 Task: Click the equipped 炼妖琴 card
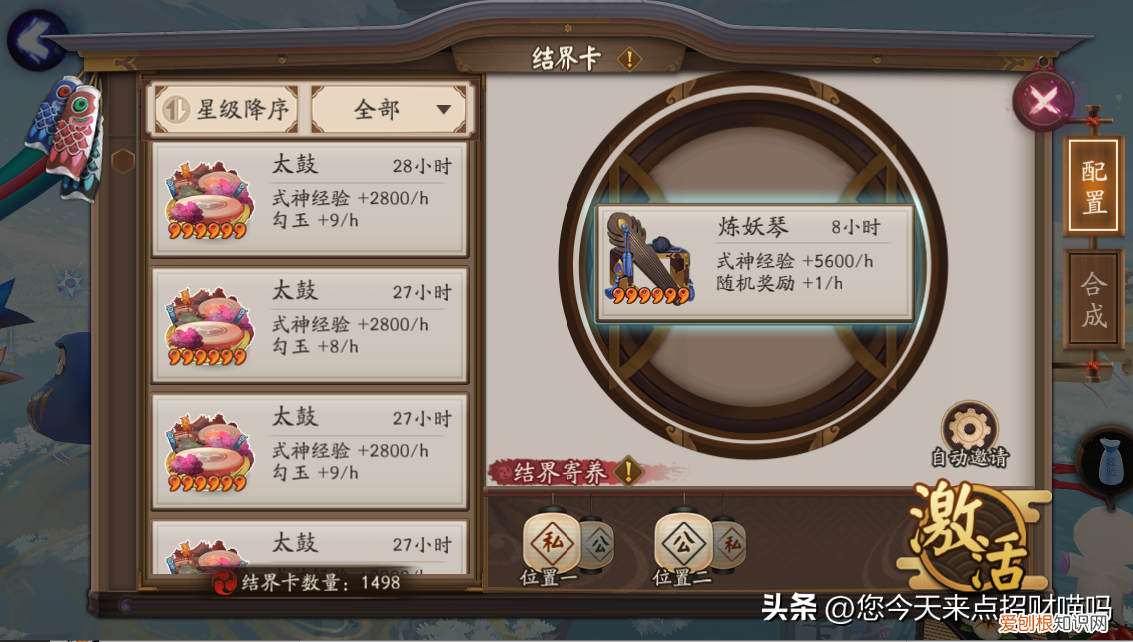click(755, 264)
